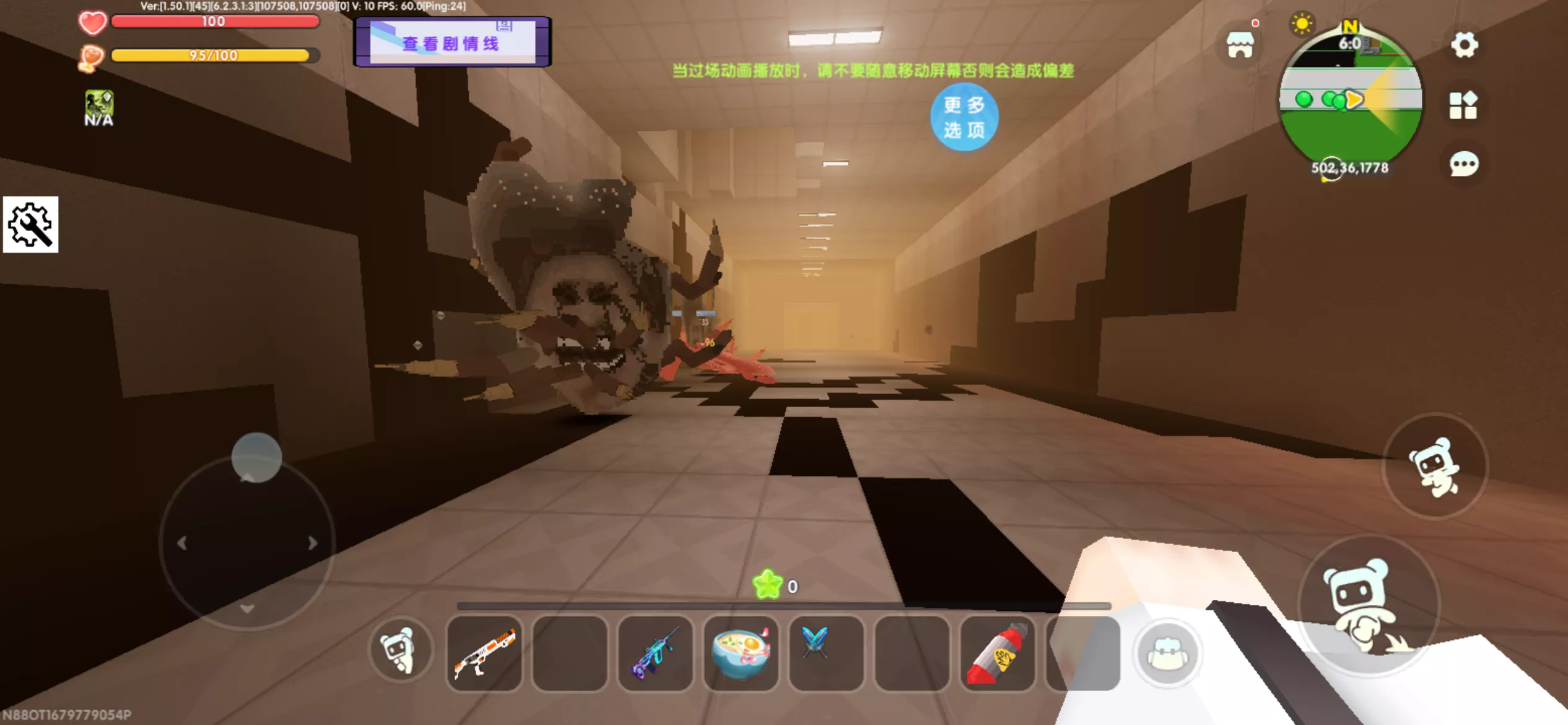Screen dimensions: 1568x725
Task: Open the backpack inventory button
Action: coord(1167,653)
